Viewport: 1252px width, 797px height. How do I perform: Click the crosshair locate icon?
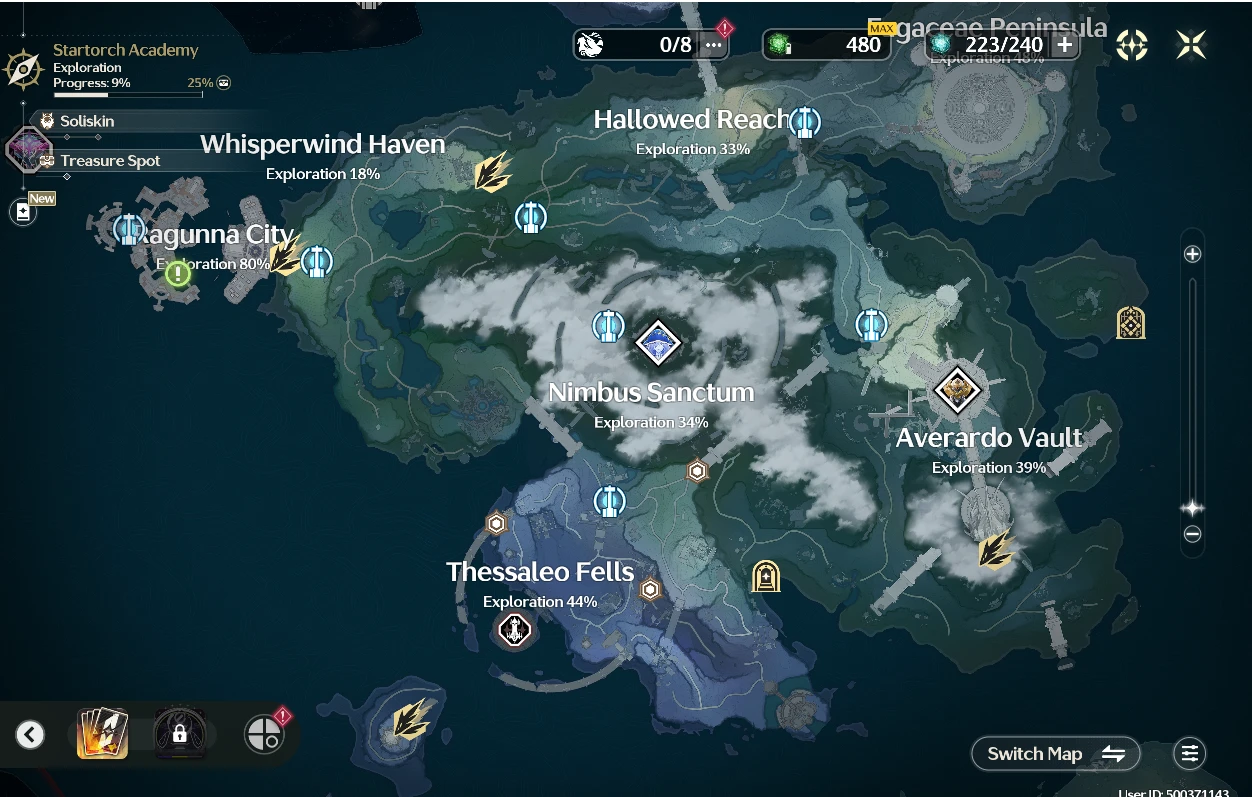pos(1132,45)
